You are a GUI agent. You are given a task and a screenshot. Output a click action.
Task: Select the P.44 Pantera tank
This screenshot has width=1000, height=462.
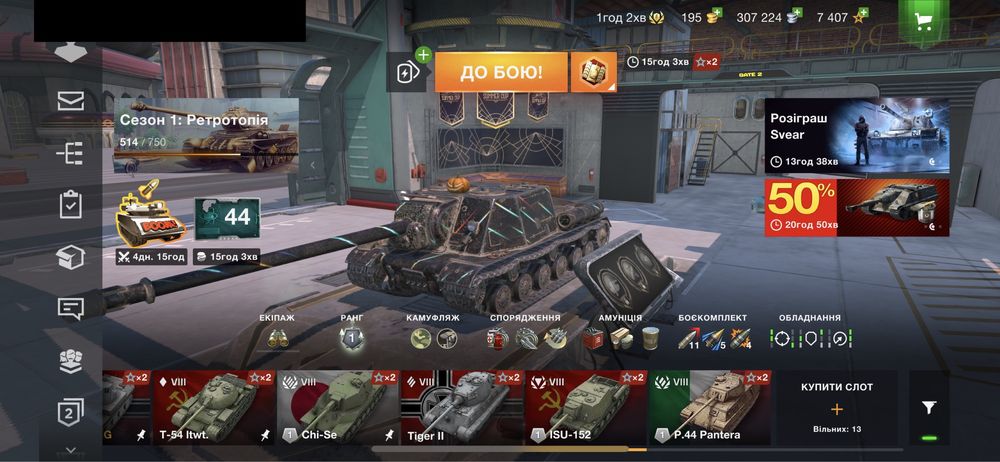click(709, 407)
